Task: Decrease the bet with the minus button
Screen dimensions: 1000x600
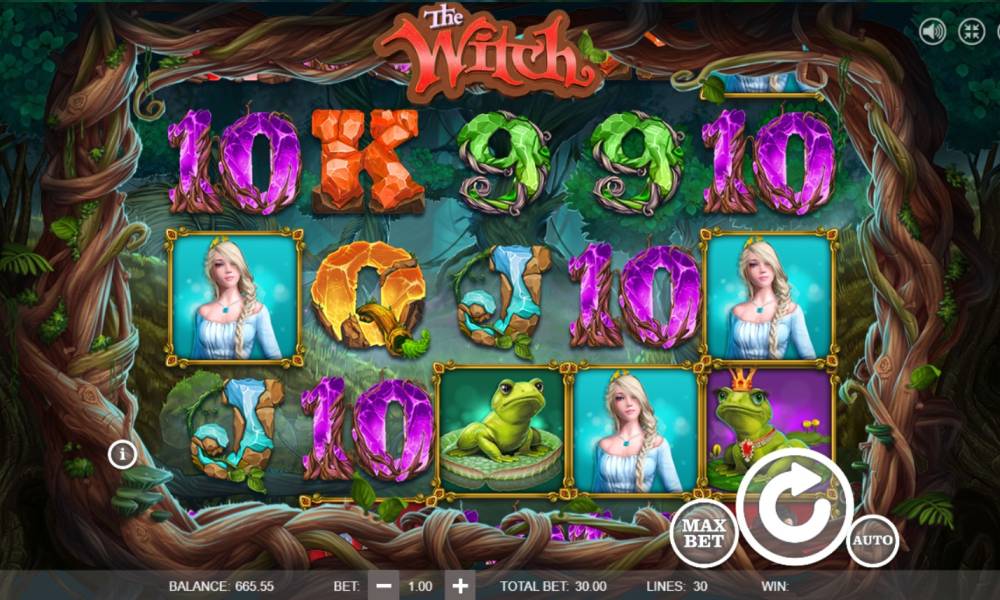Action: tap(382, 586)
